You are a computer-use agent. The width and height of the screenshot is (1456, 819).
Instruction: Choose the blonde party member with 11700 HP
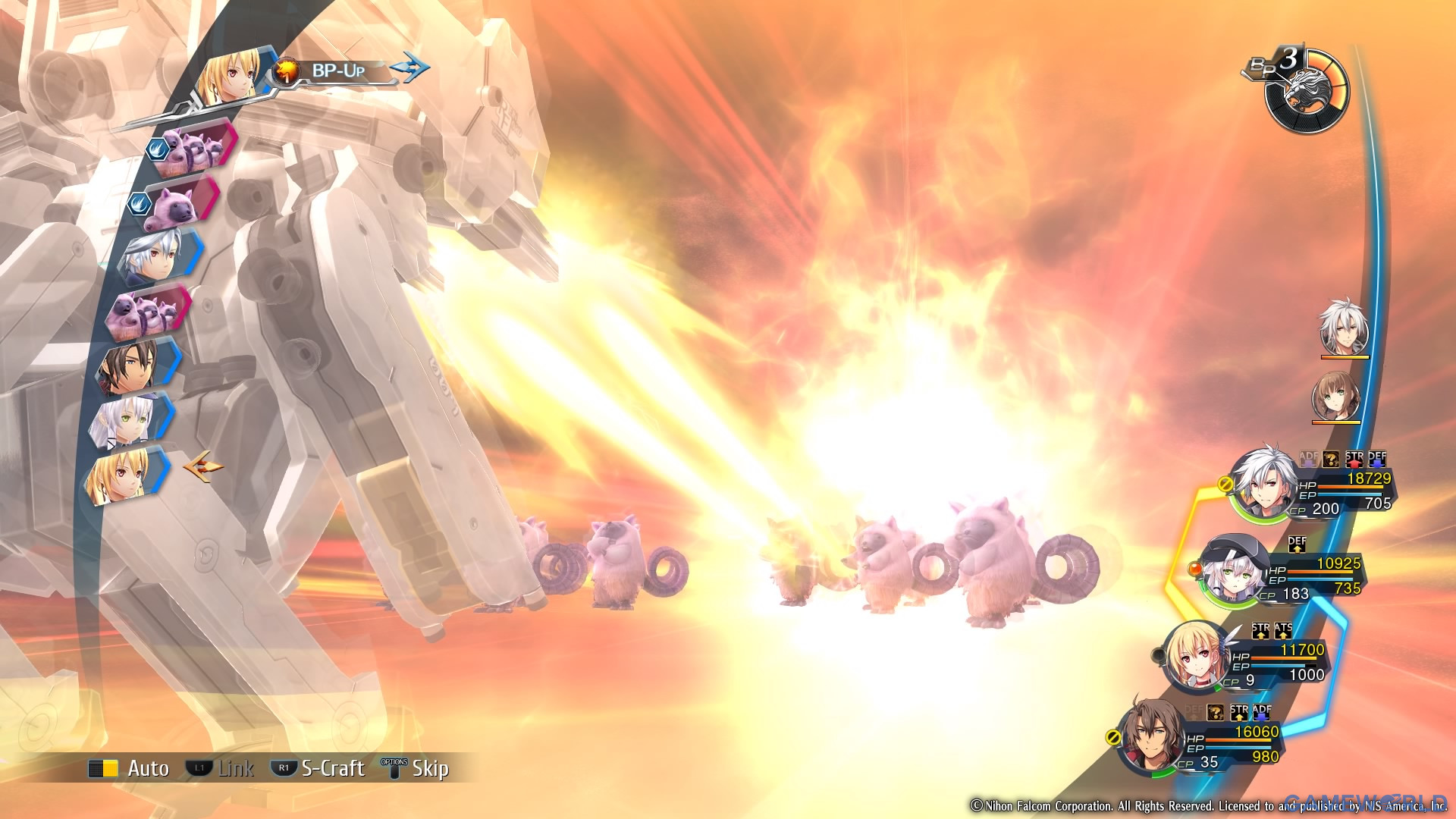(1196, 656)
